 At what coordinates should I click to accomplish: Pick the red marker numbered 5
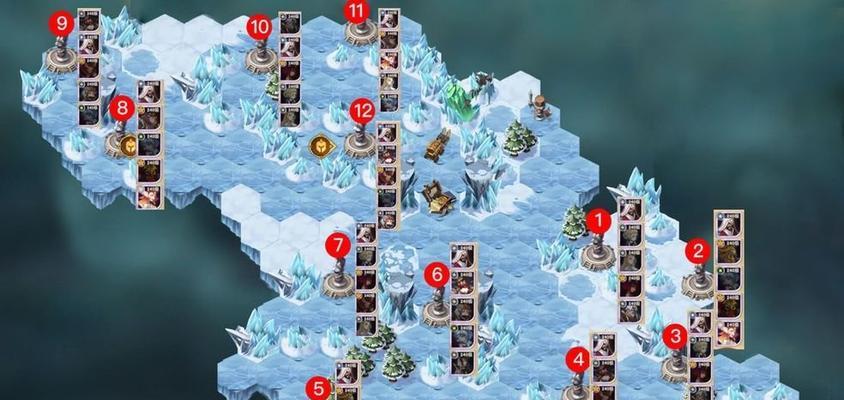[x=318, y=388]
